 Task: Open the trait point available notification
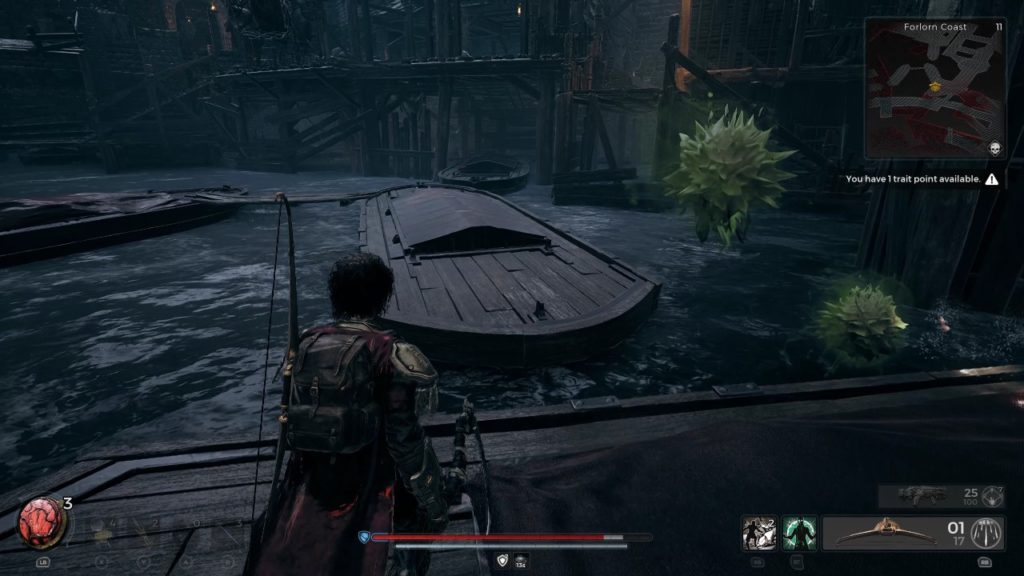pos(921,180)
